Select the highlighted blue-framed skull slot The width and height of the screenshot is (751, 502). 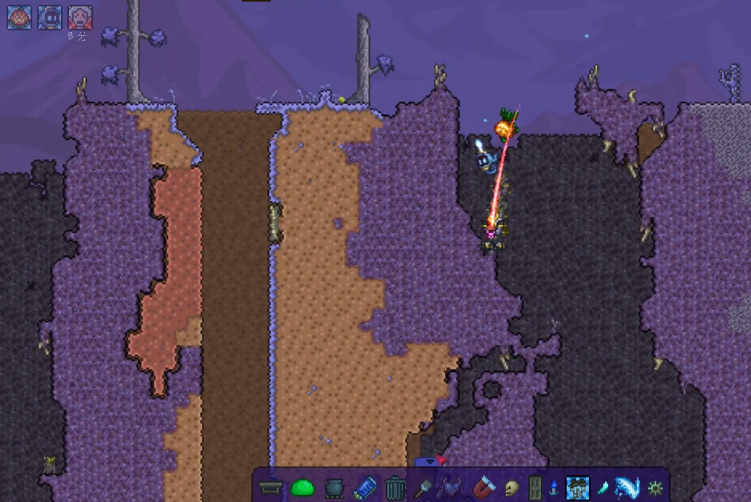click(578, 488)
